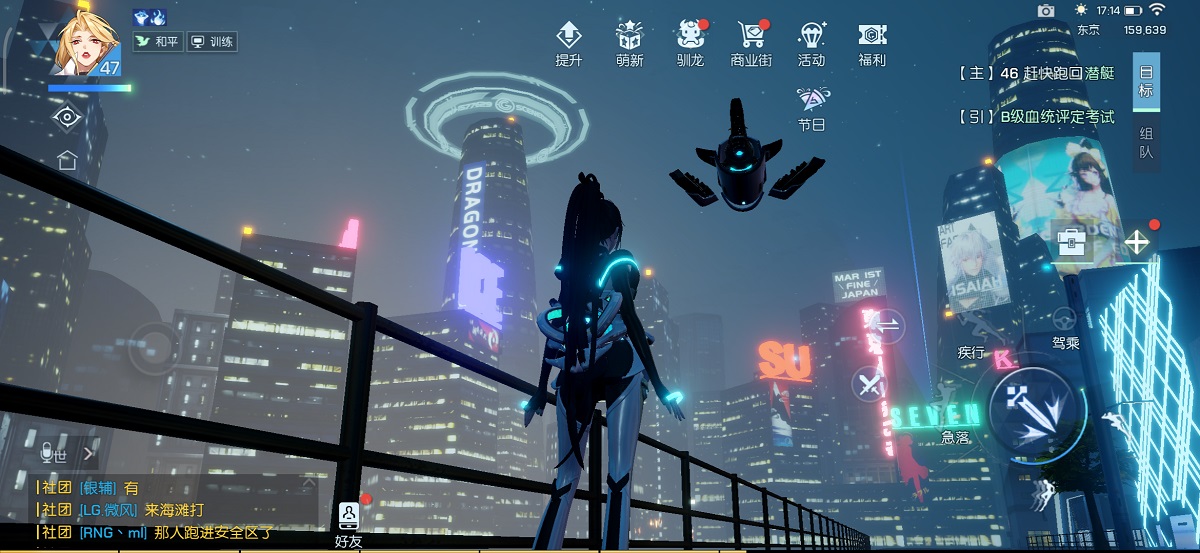Open the 训练 training button
This screenshot has height=553, width=1200.
pyautogui.click(x=213, y=43)
